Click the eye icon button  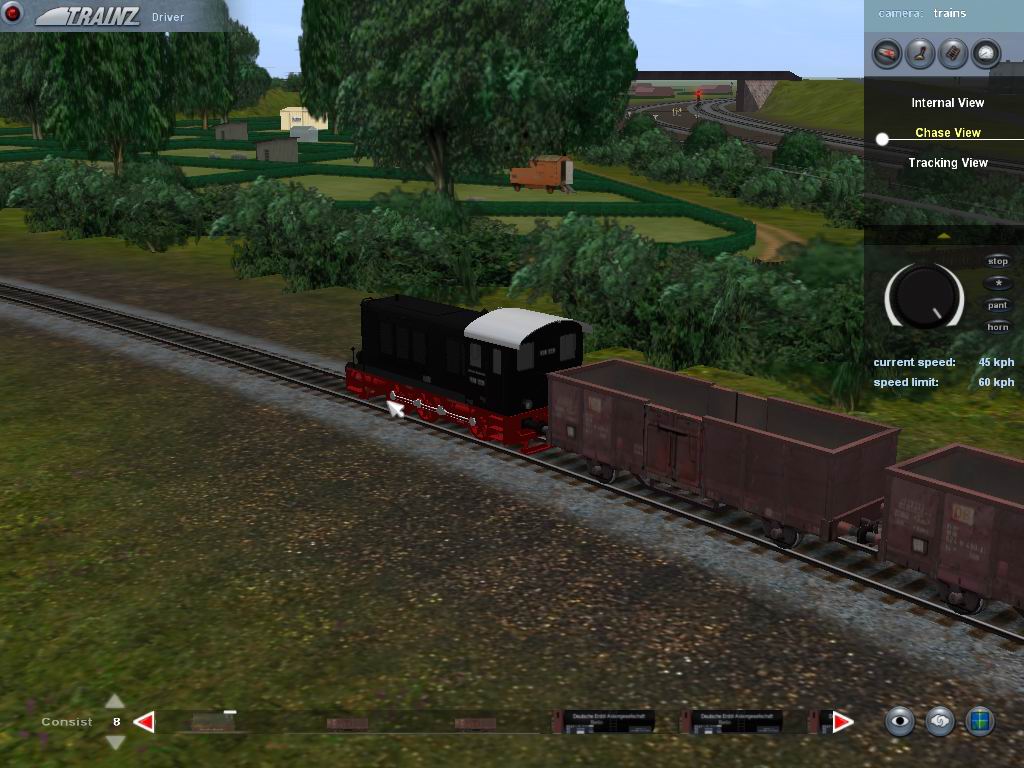pyautogui.click(x=900, y=720)
